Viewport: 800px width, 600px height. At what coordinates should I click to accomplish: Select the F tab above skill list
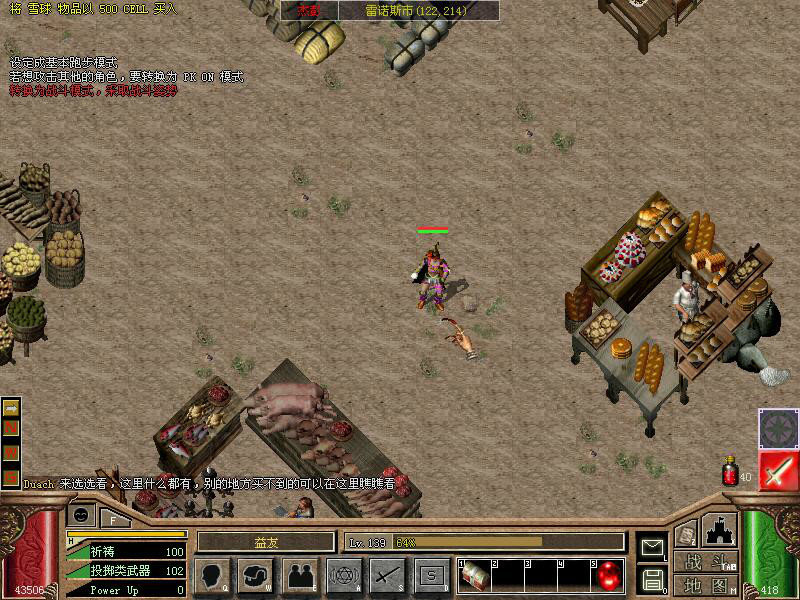[x=114, y=519]
